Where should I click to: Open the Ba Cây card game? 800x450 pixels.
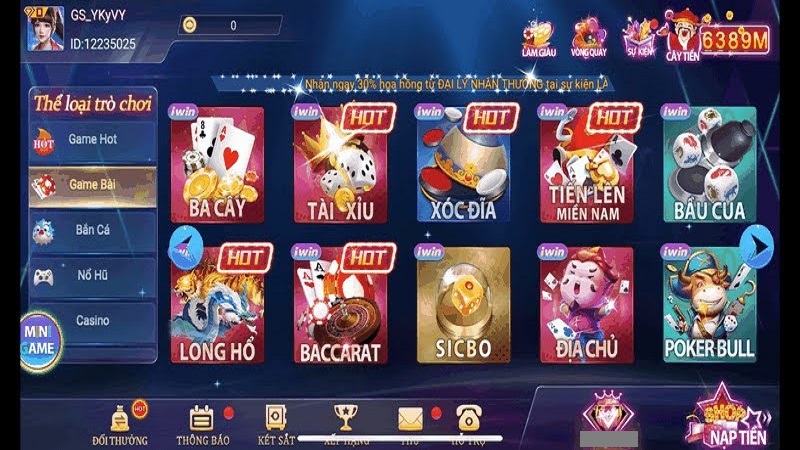217,165
